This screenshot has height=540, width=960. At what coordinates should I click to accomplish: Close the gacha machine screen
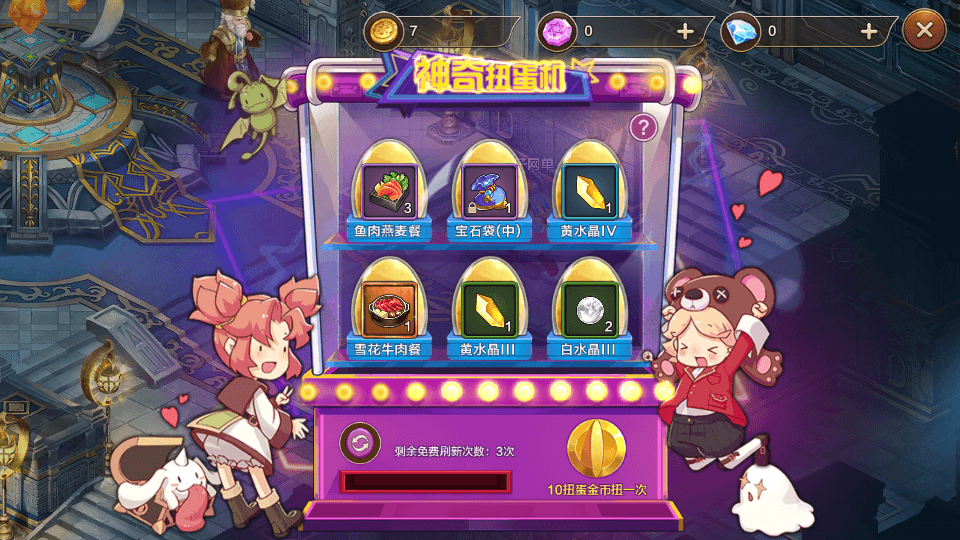(x=924, y=31)
